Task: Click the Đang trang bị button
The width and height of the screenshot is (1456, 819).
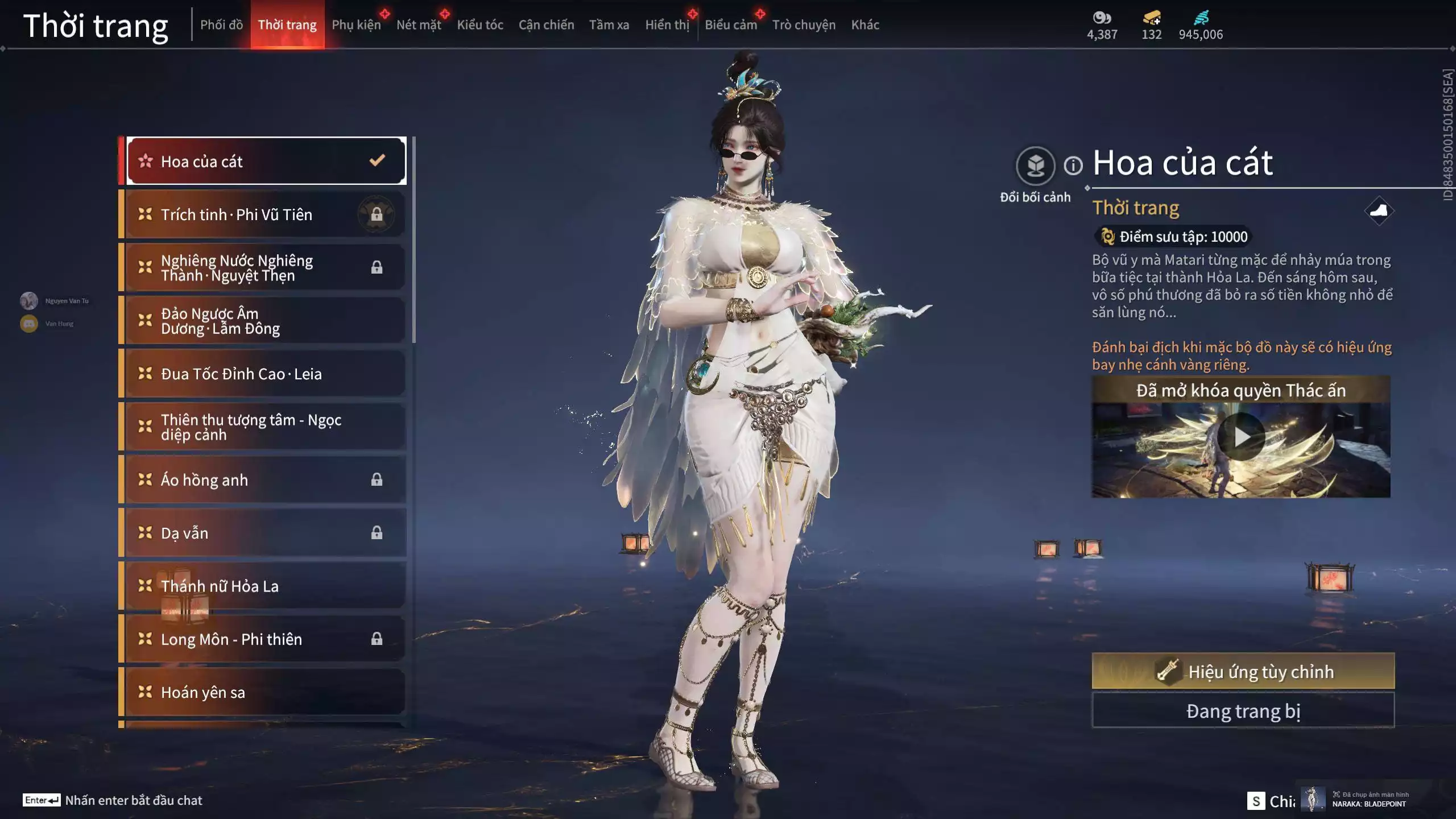Action: point(1243,711)
